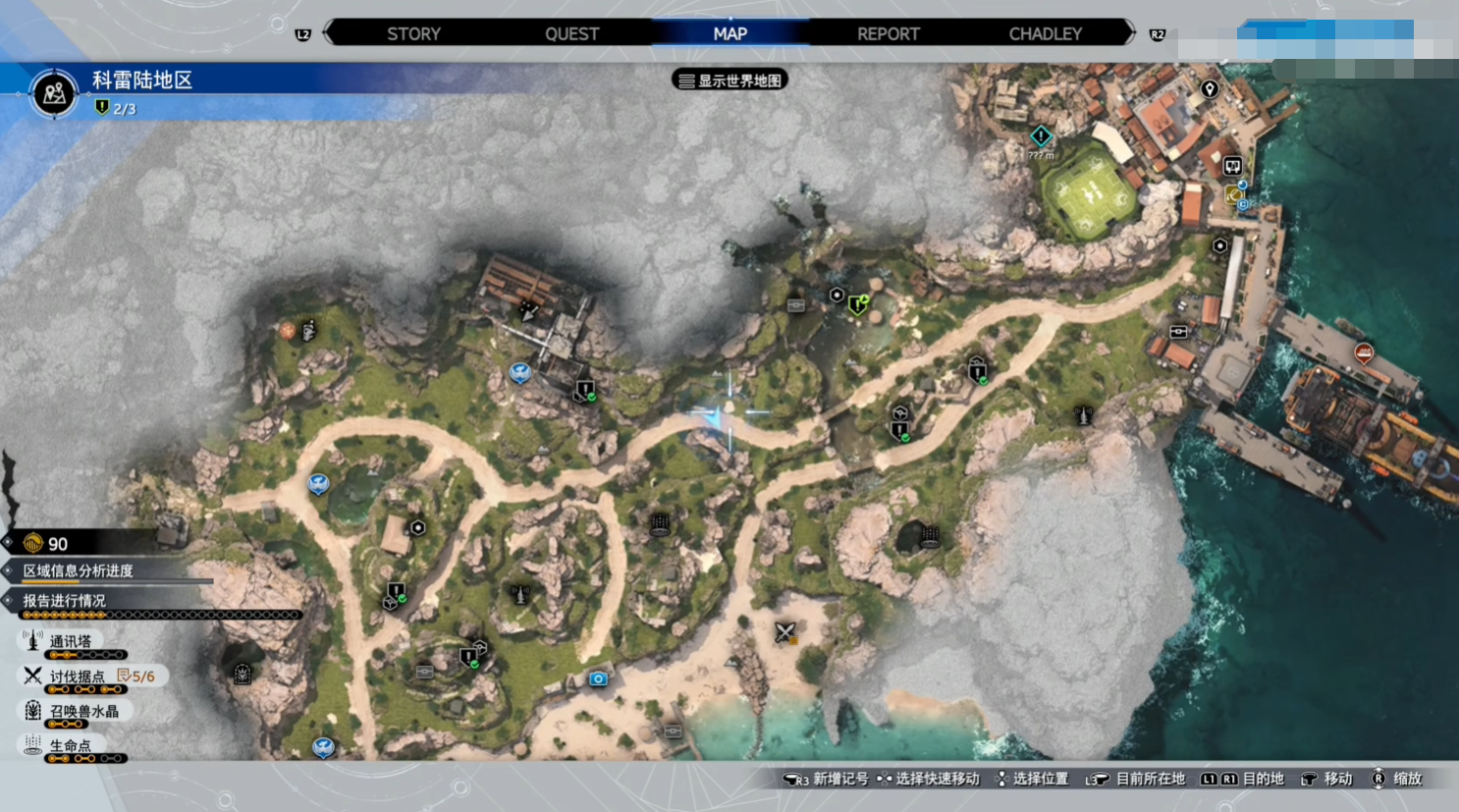Select the blue player position arrow
The height and width of the screenshot is (812, 1459).
click(716, 418)
